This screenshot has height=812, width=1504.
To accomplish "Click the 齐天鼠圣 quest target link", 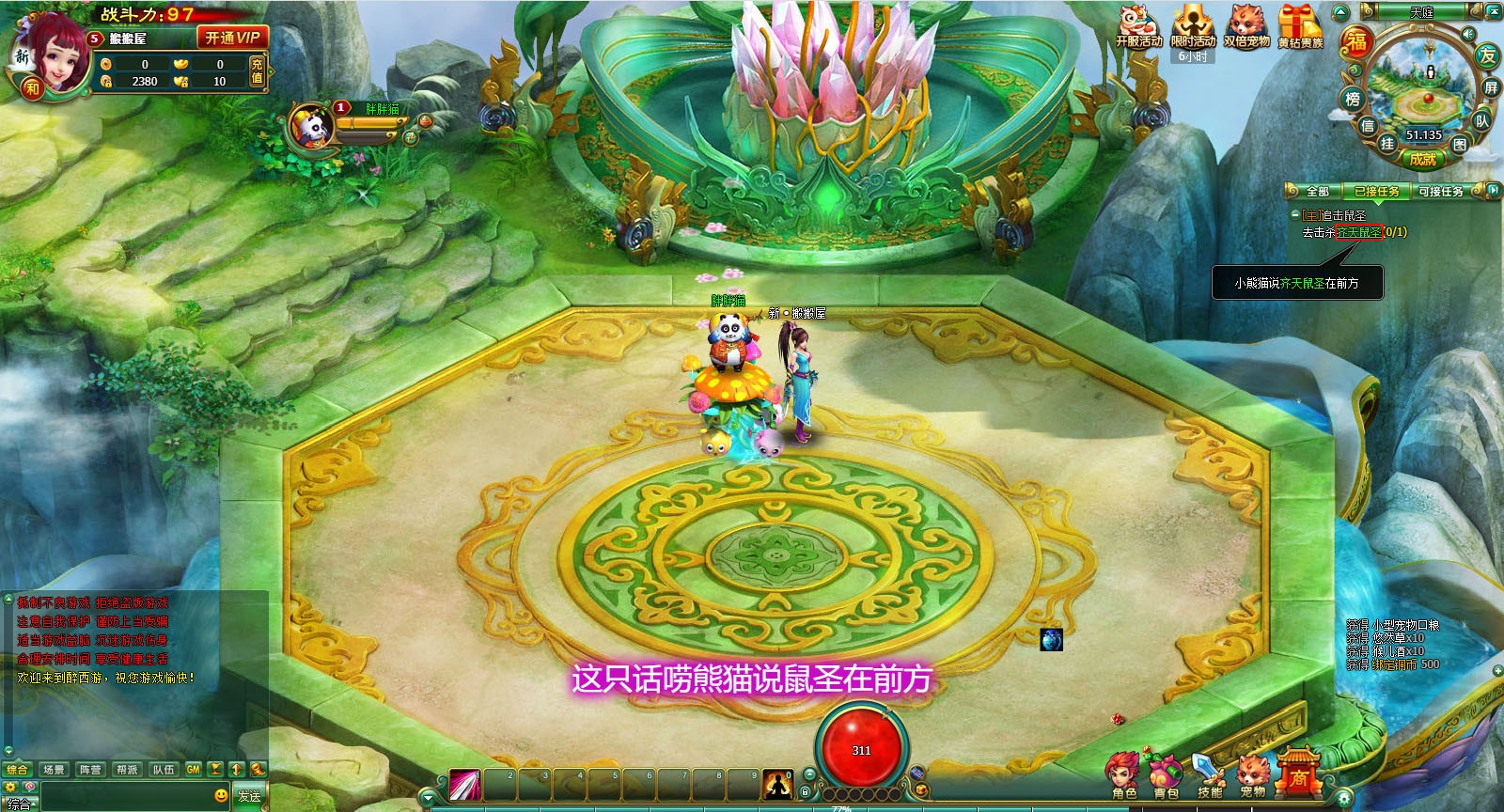I will coord(1359,232).
